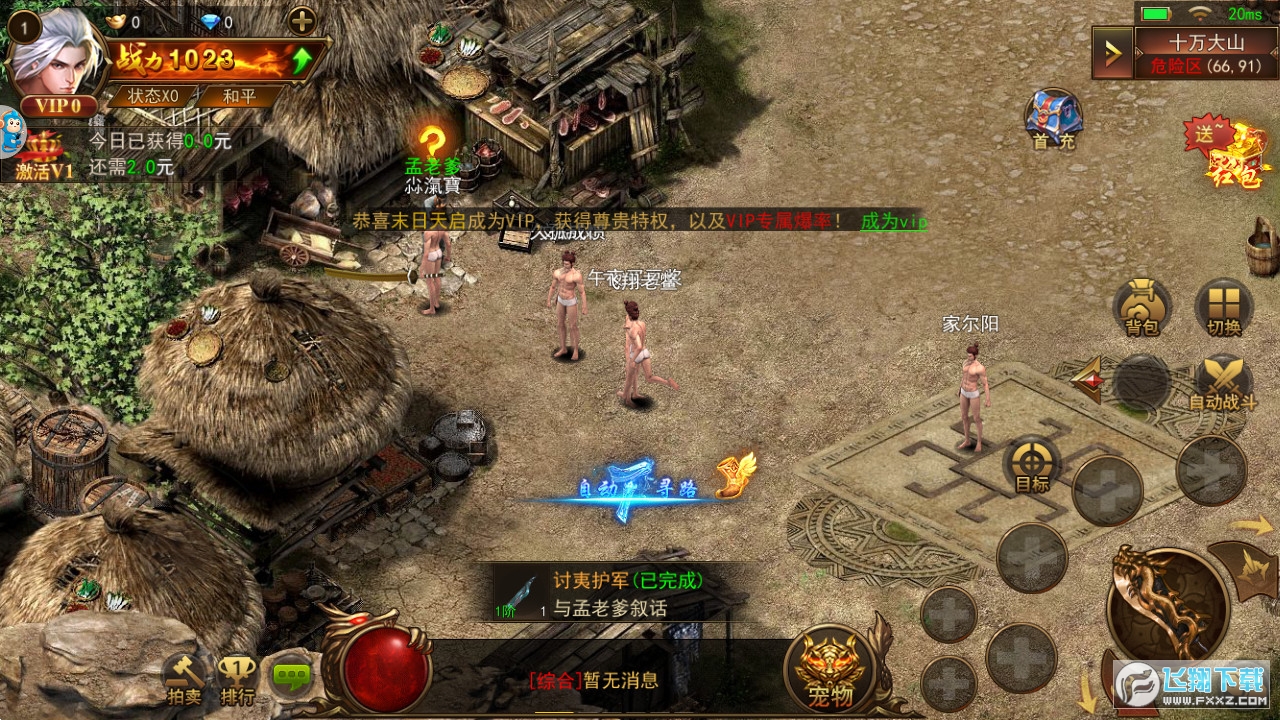The height and width of the screenshot is (720, 1280).
Task: Open the 状态X0 status panel
Action: pos(153,96)
